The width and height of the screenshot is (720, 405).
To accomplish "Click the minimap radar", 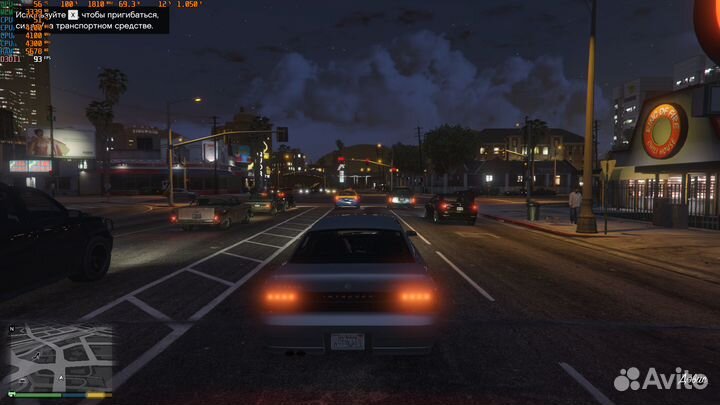I will click(61, 357).
